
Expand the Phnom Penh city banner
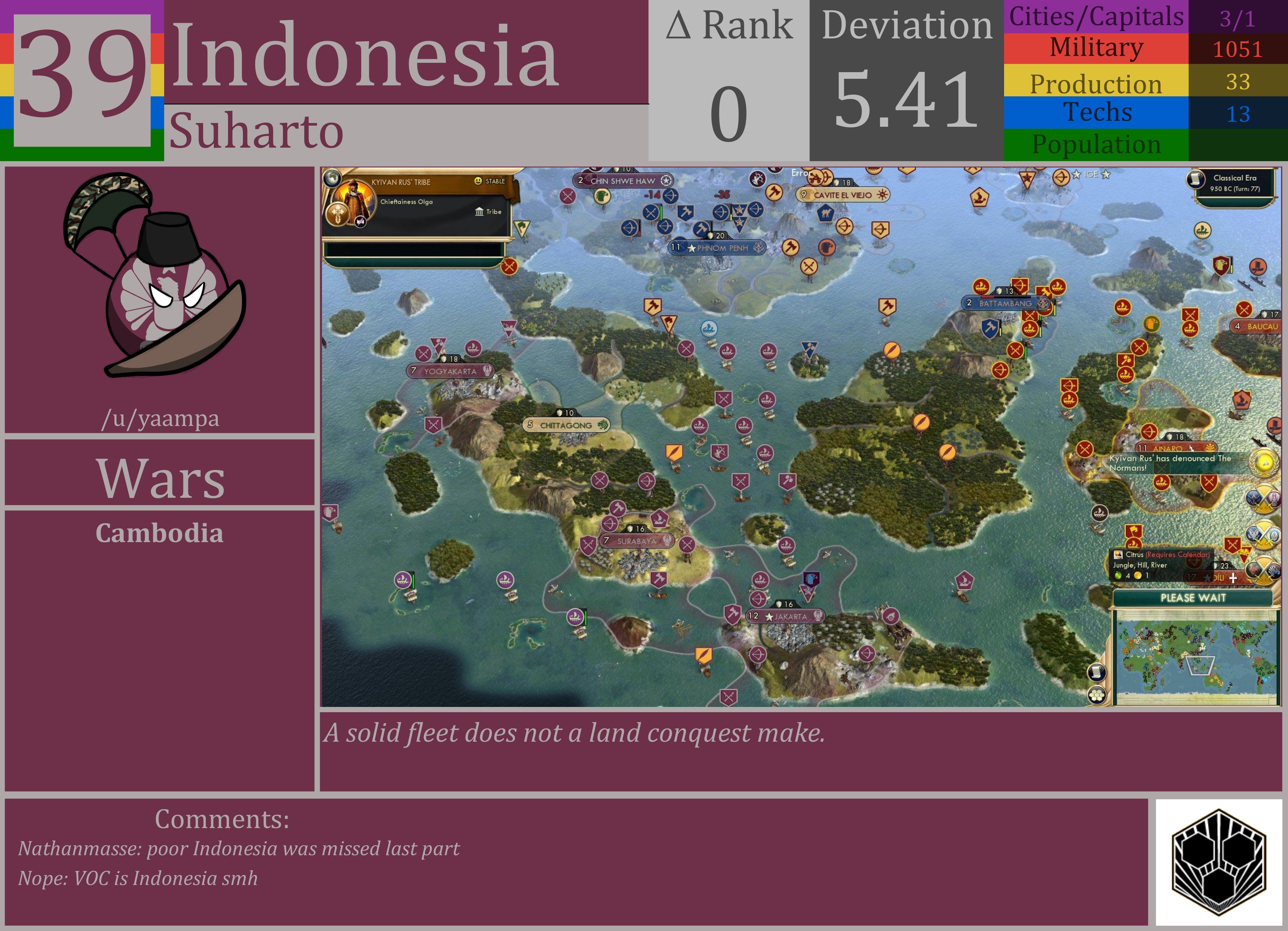tap(717, 248)
